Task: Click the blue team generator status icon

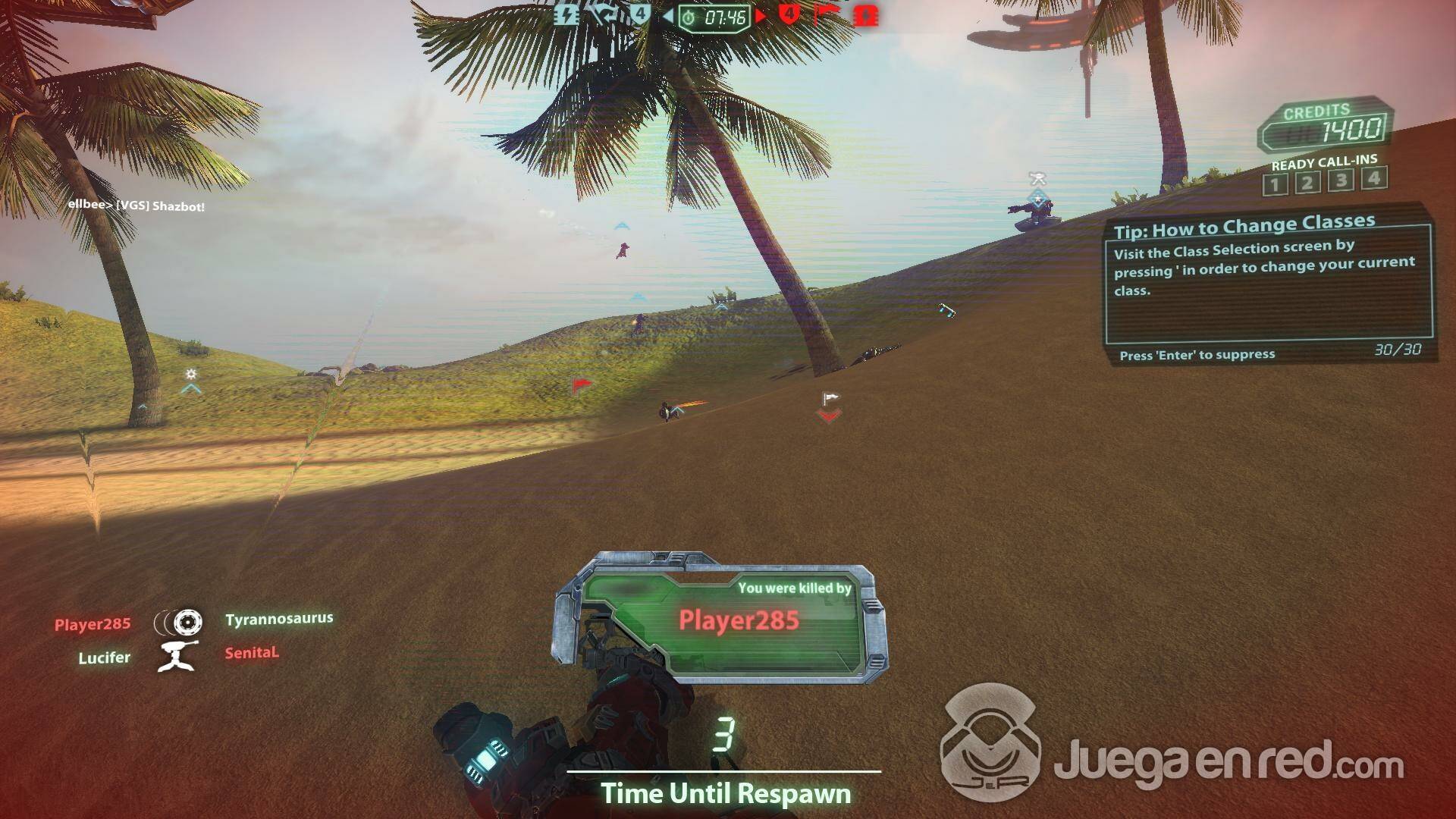Action: pyautogui.click(x=566, y=15)
